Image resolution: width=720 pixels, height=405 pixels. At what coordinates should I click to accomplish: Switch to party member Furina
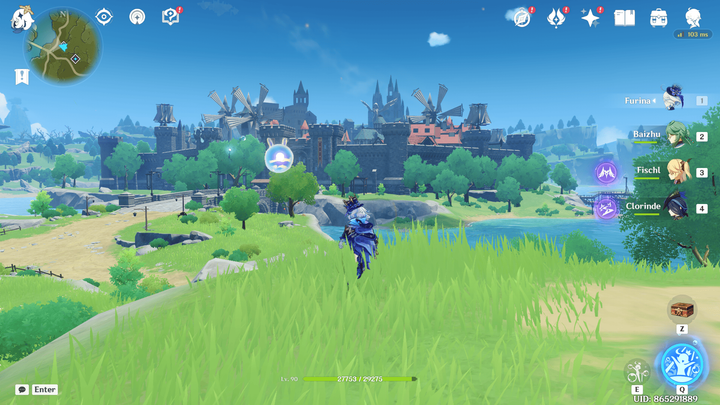[673, 100]
